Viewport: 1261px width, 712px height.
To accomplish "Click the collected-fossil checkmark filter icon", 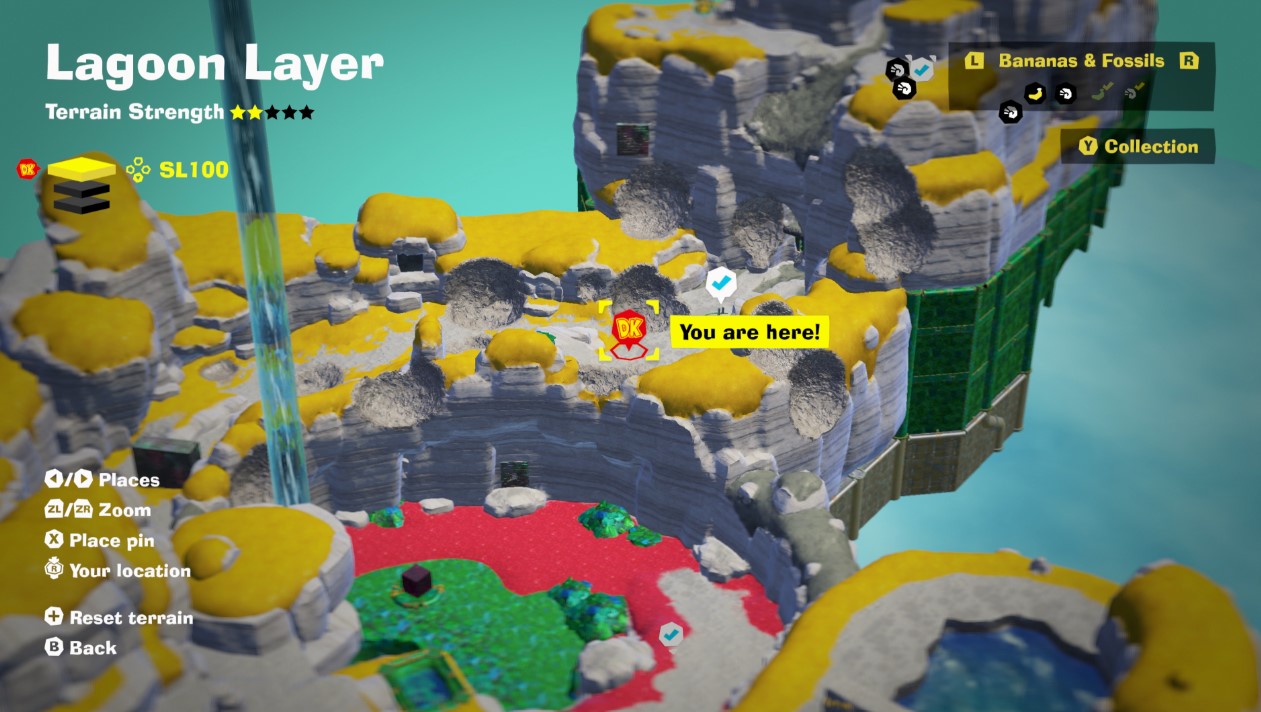I will [x=1134, y=93].
